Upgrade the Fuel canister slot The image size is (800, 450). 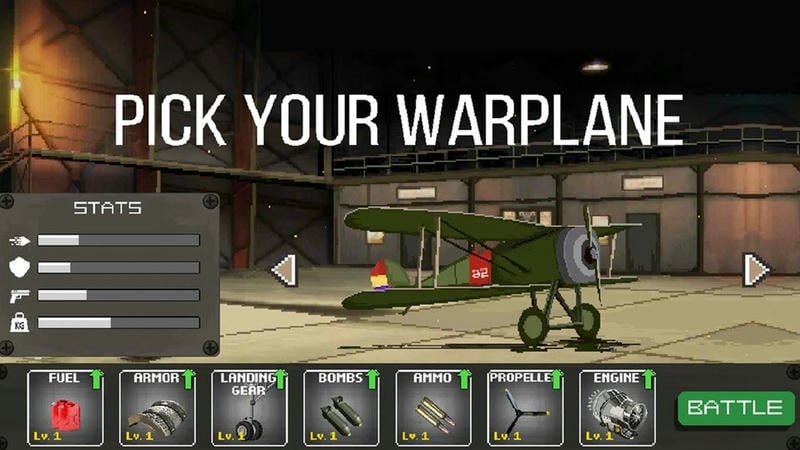click(65, 407)
